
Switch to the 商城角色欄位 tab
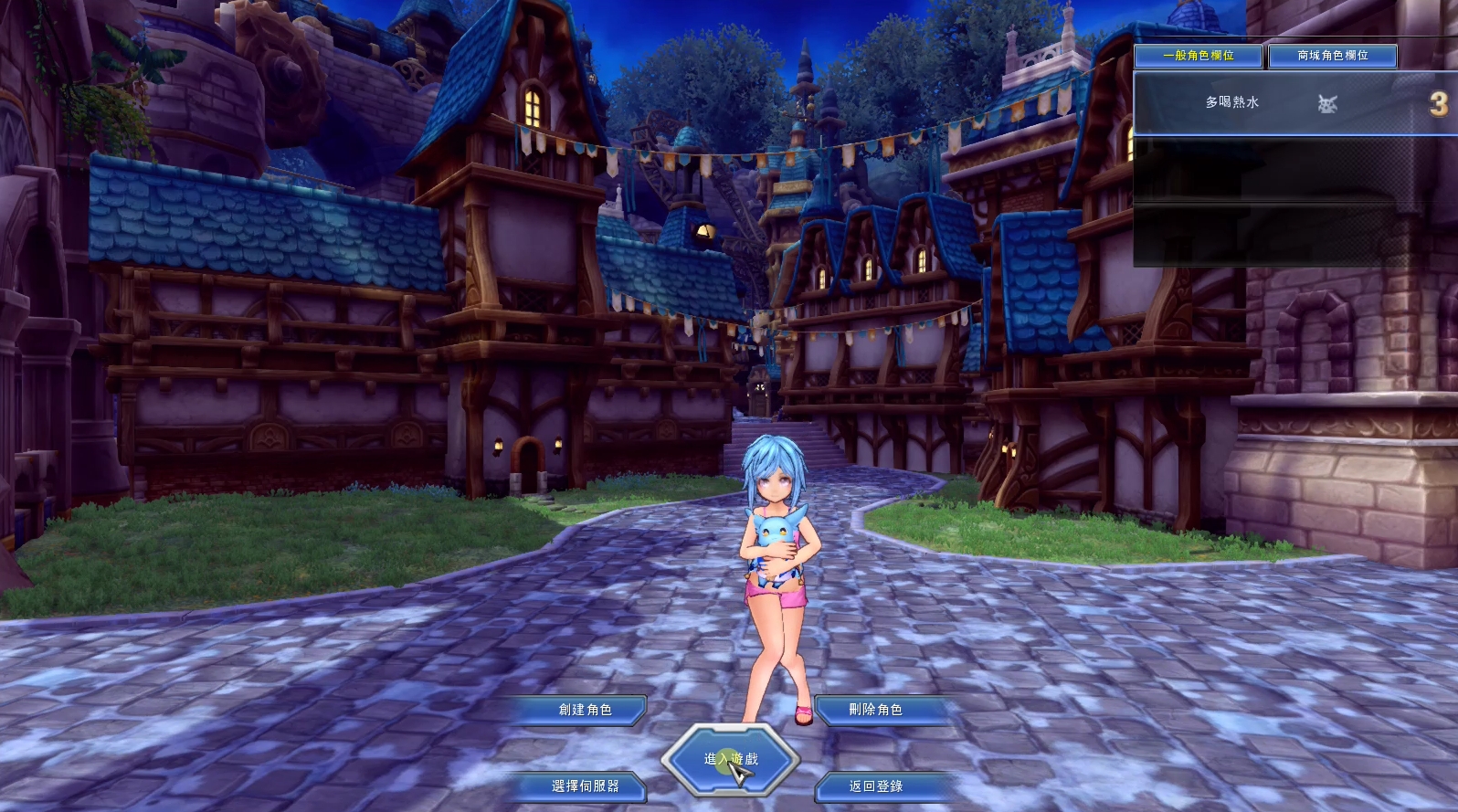pyautogui.click(x=1332, y=56)
